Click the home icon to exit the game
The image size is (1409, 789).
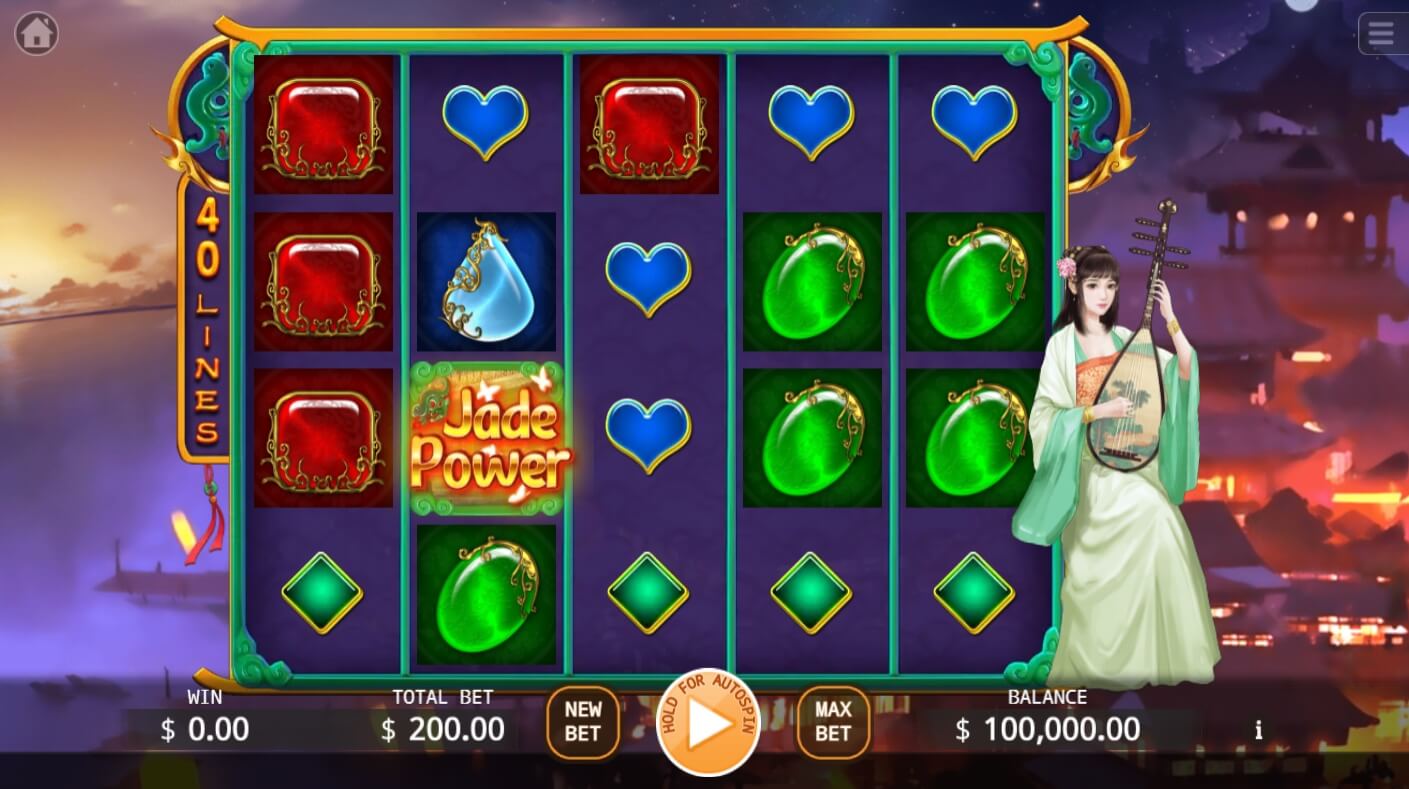click(36, 33)
